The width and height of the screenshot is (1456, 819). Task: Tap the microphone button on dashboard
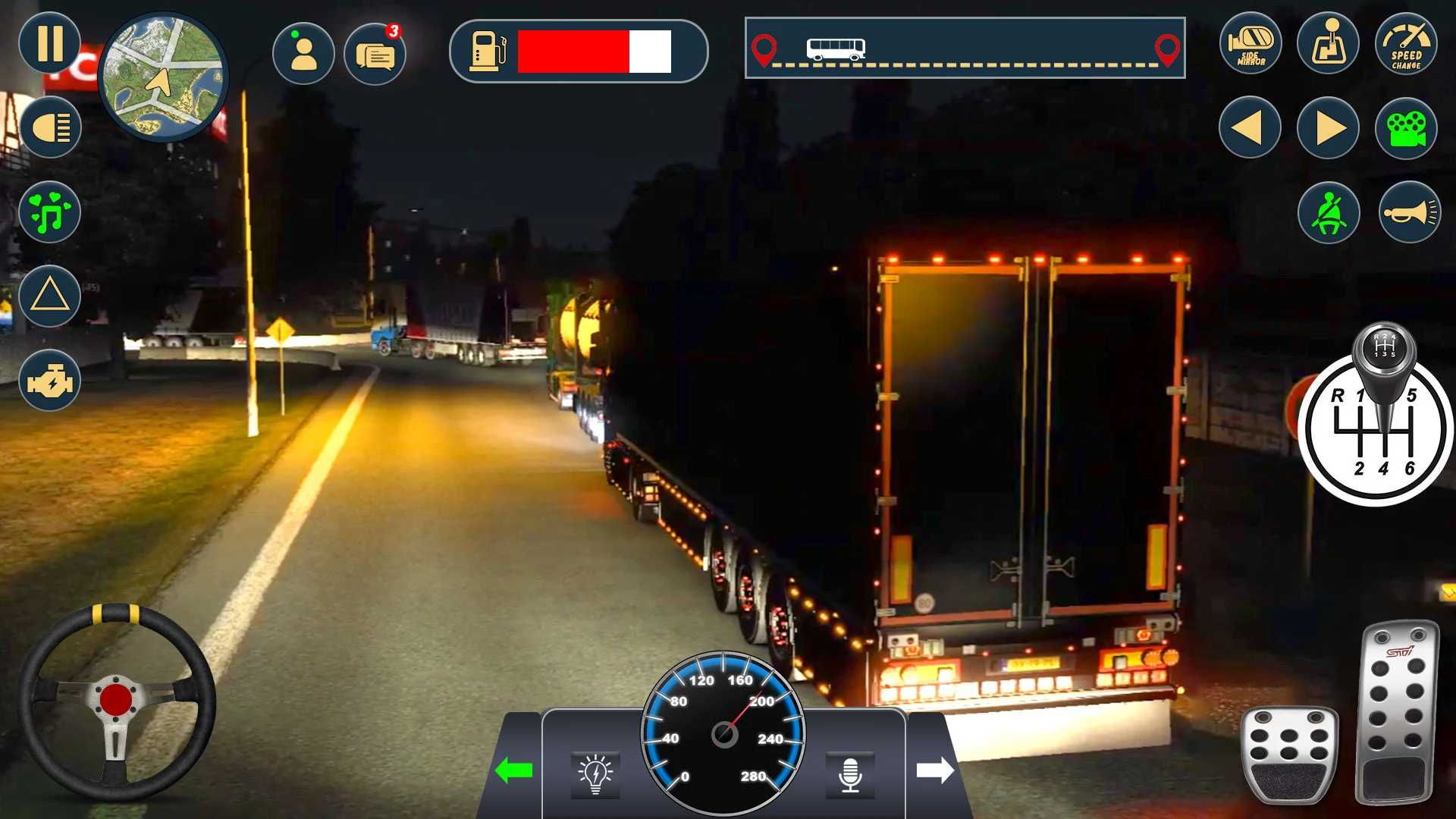coord(850,775)
